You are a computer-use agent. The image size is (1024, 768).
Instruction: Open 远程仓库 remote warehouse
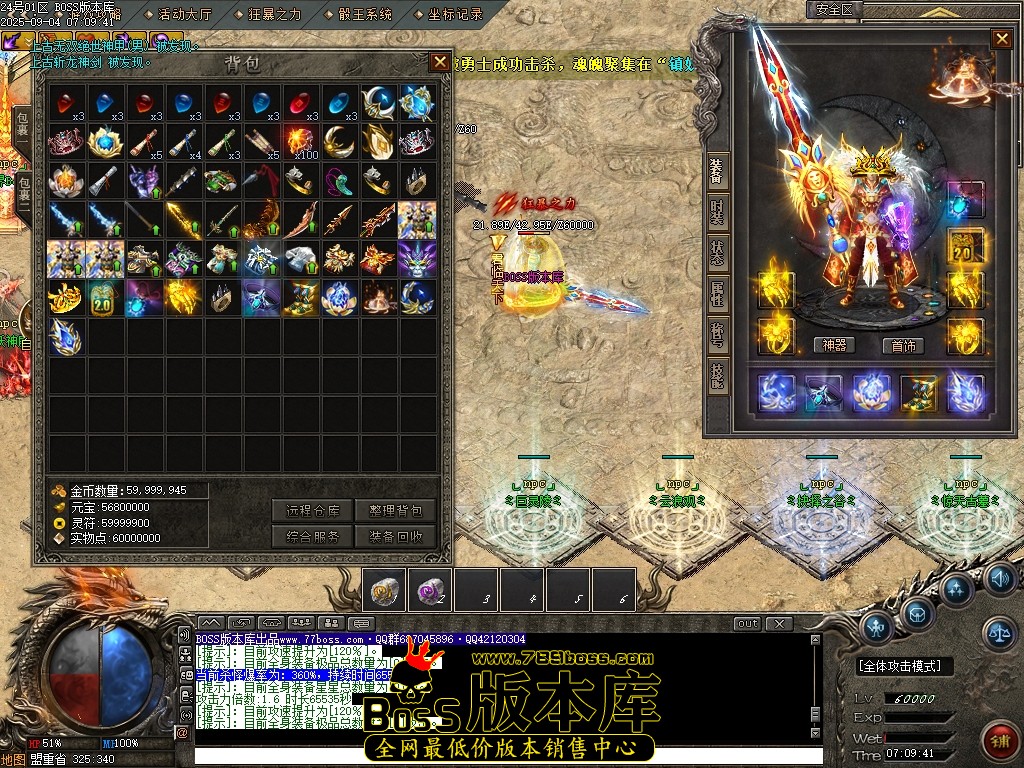click(312, 510)
